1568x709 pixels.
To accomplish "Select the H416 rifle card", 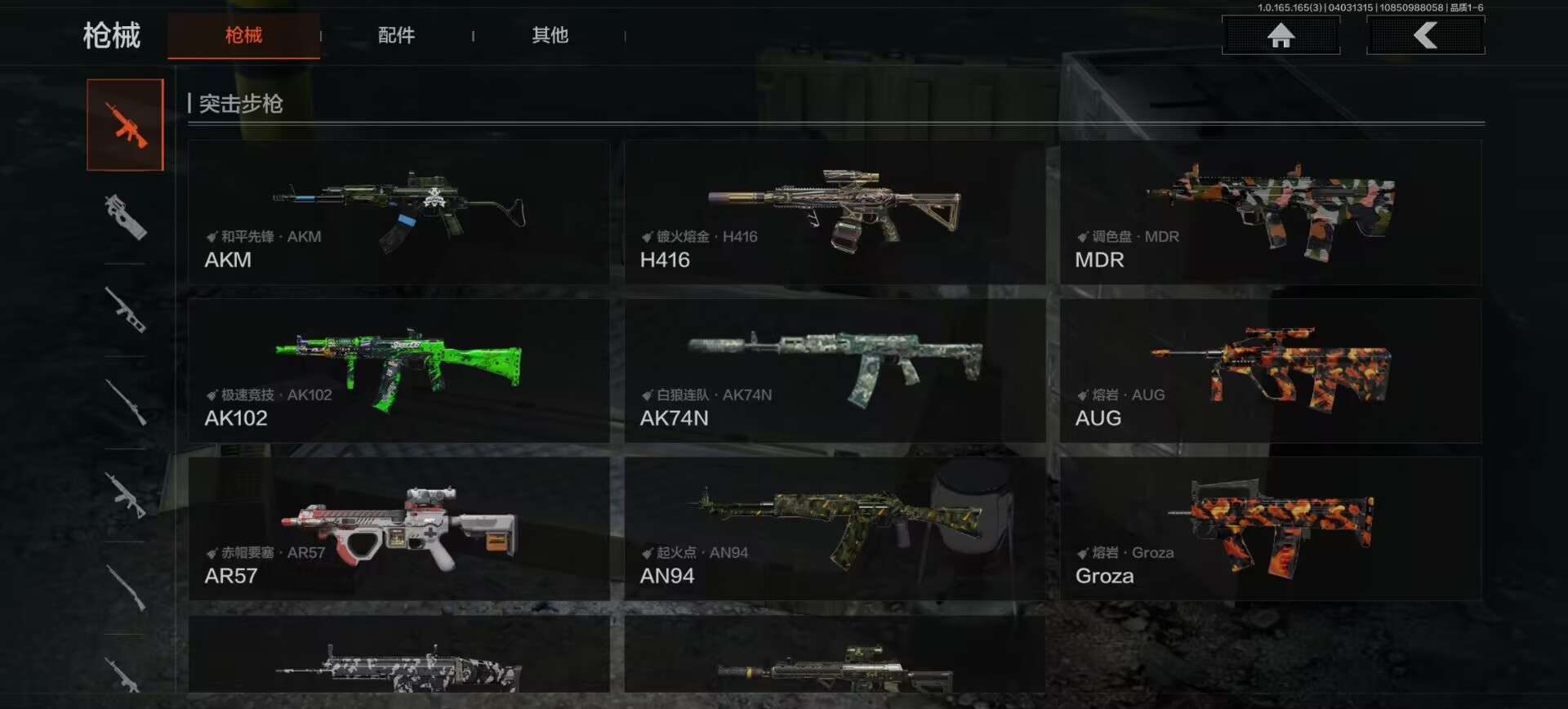I will 835,212.
